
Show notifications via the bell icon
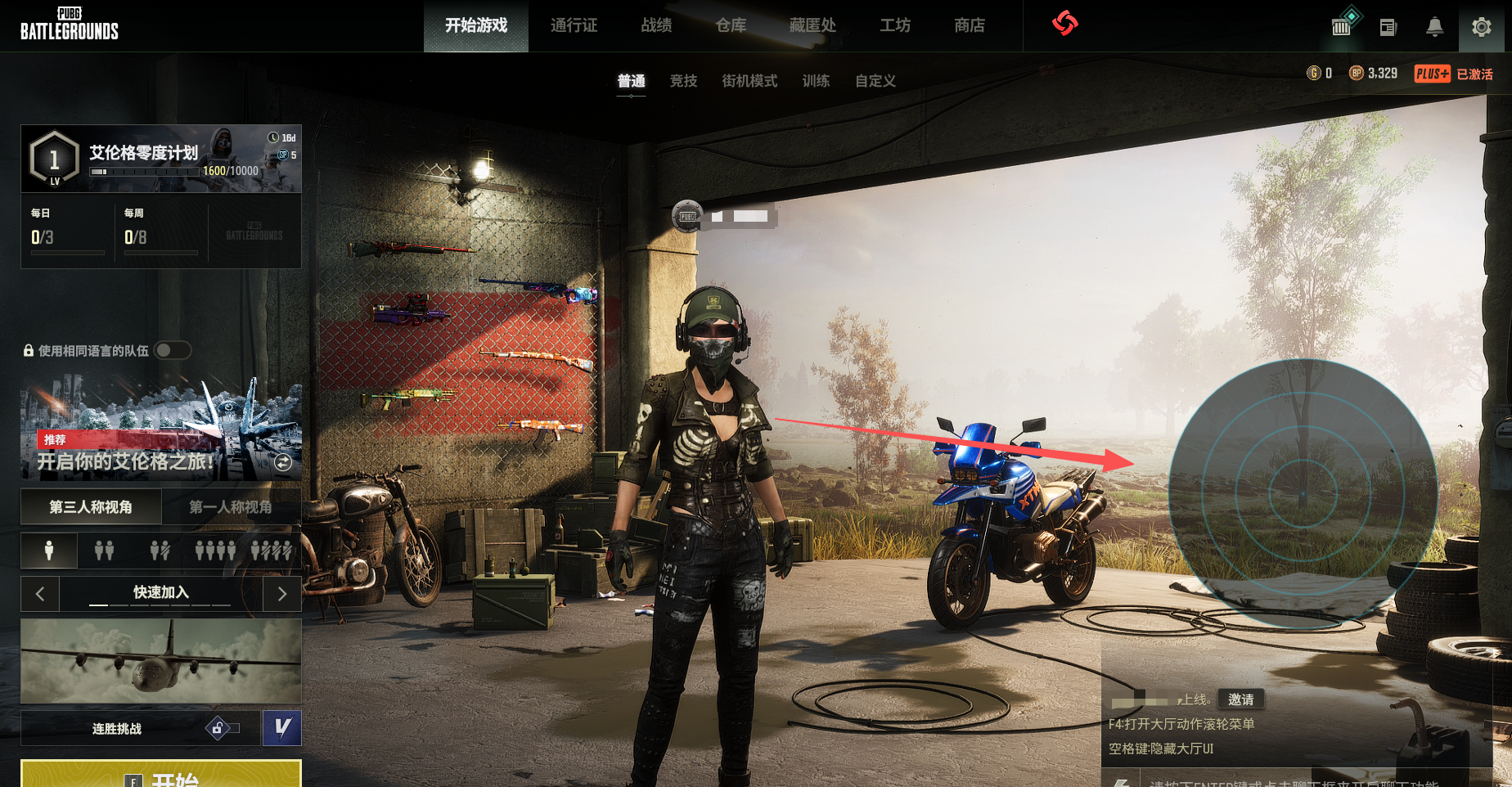point(1434,27)
